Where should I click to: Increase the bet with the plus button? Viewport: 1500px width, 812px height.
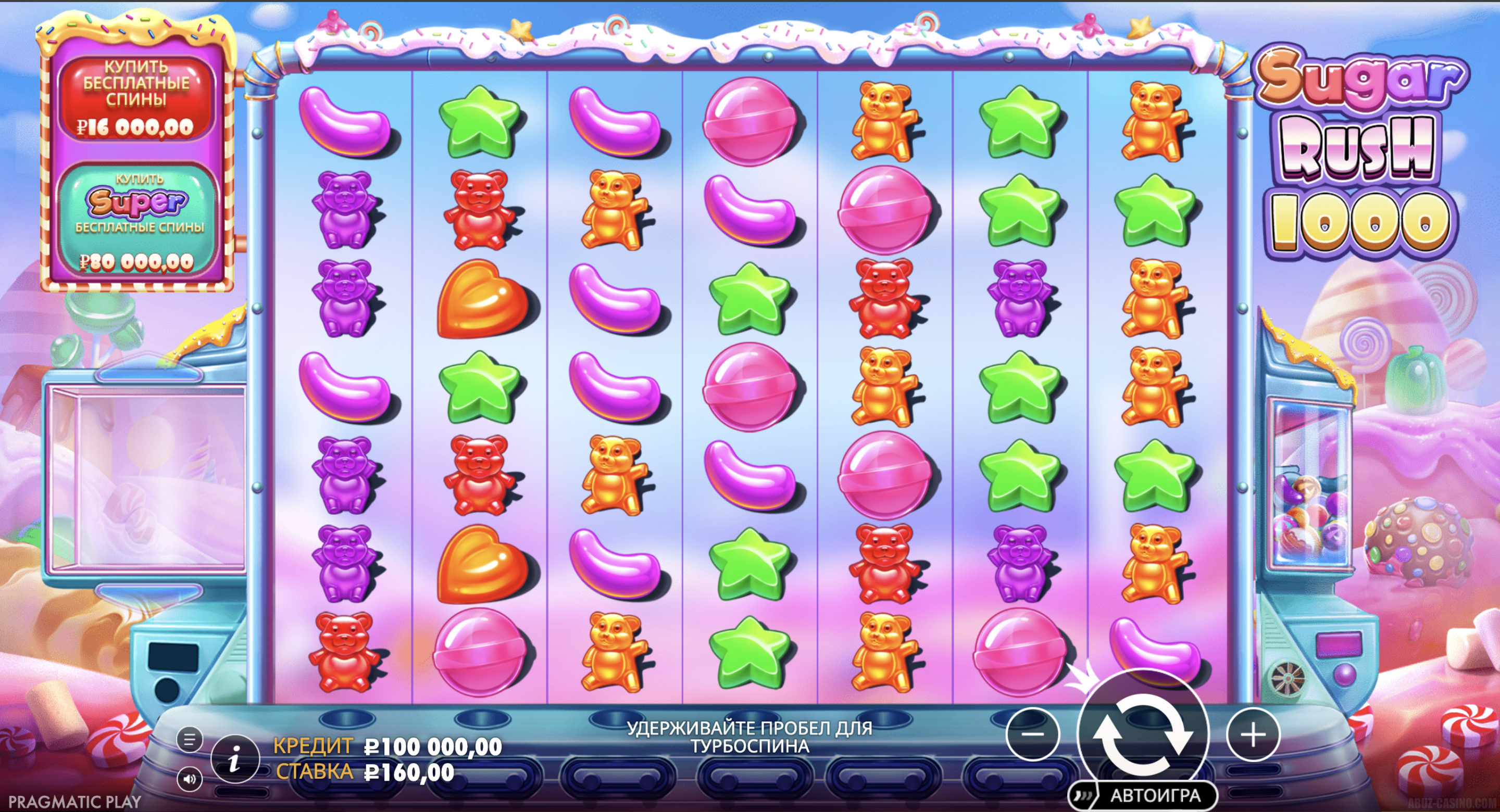click(1253, 734)
